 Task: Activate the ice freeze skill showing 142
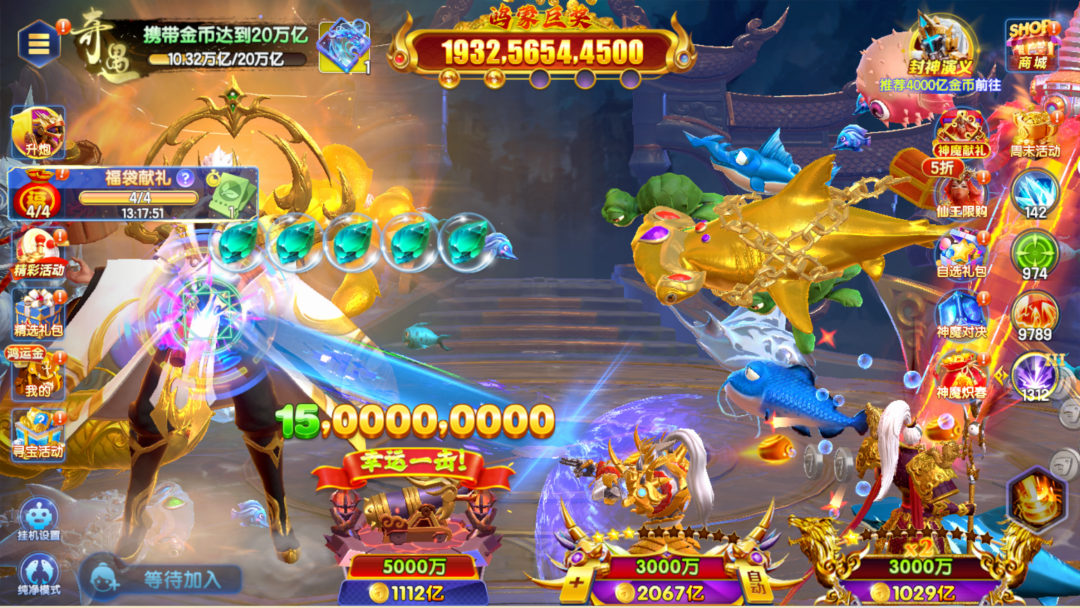[1034, 193]
